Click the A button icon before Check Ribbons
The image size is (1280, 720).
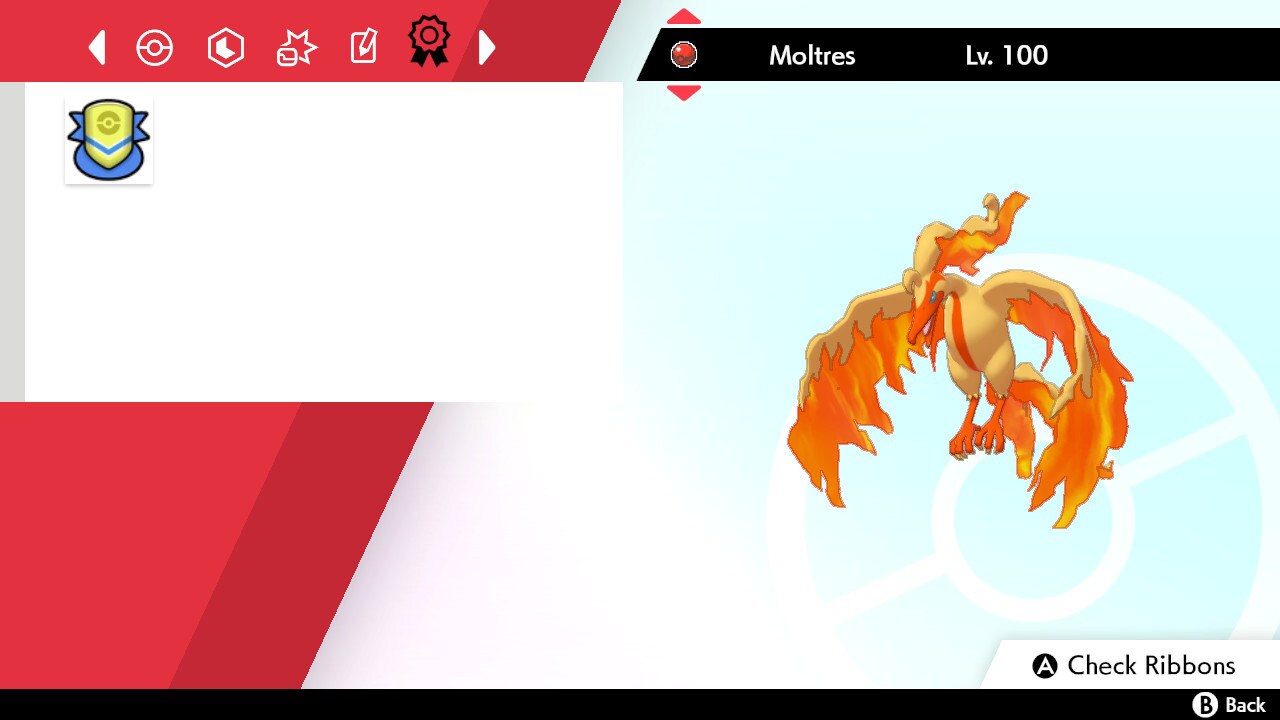1046,665
